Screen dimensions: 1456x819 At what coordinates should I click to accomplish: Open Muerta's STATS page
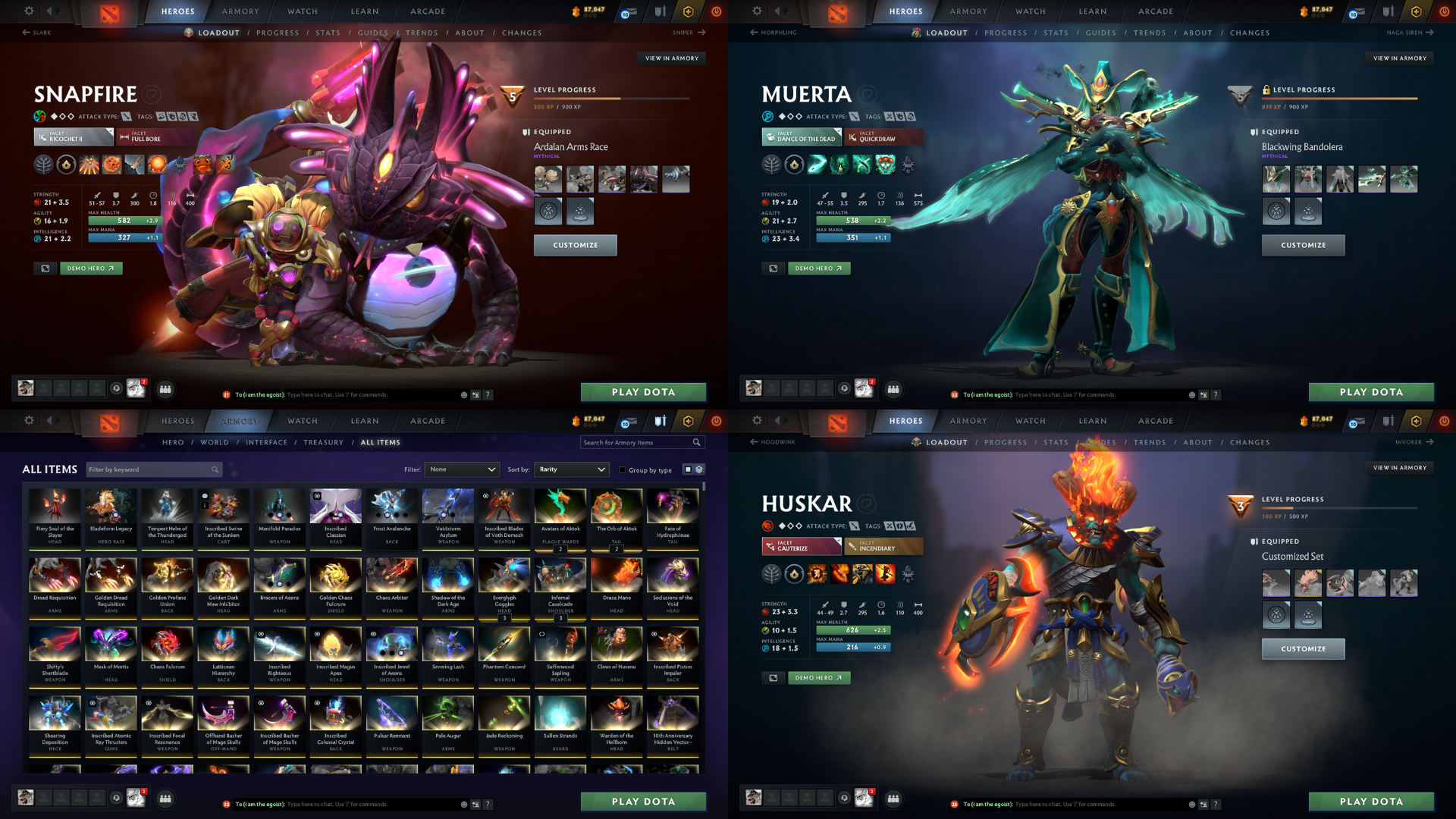[x=1056, y=33]
